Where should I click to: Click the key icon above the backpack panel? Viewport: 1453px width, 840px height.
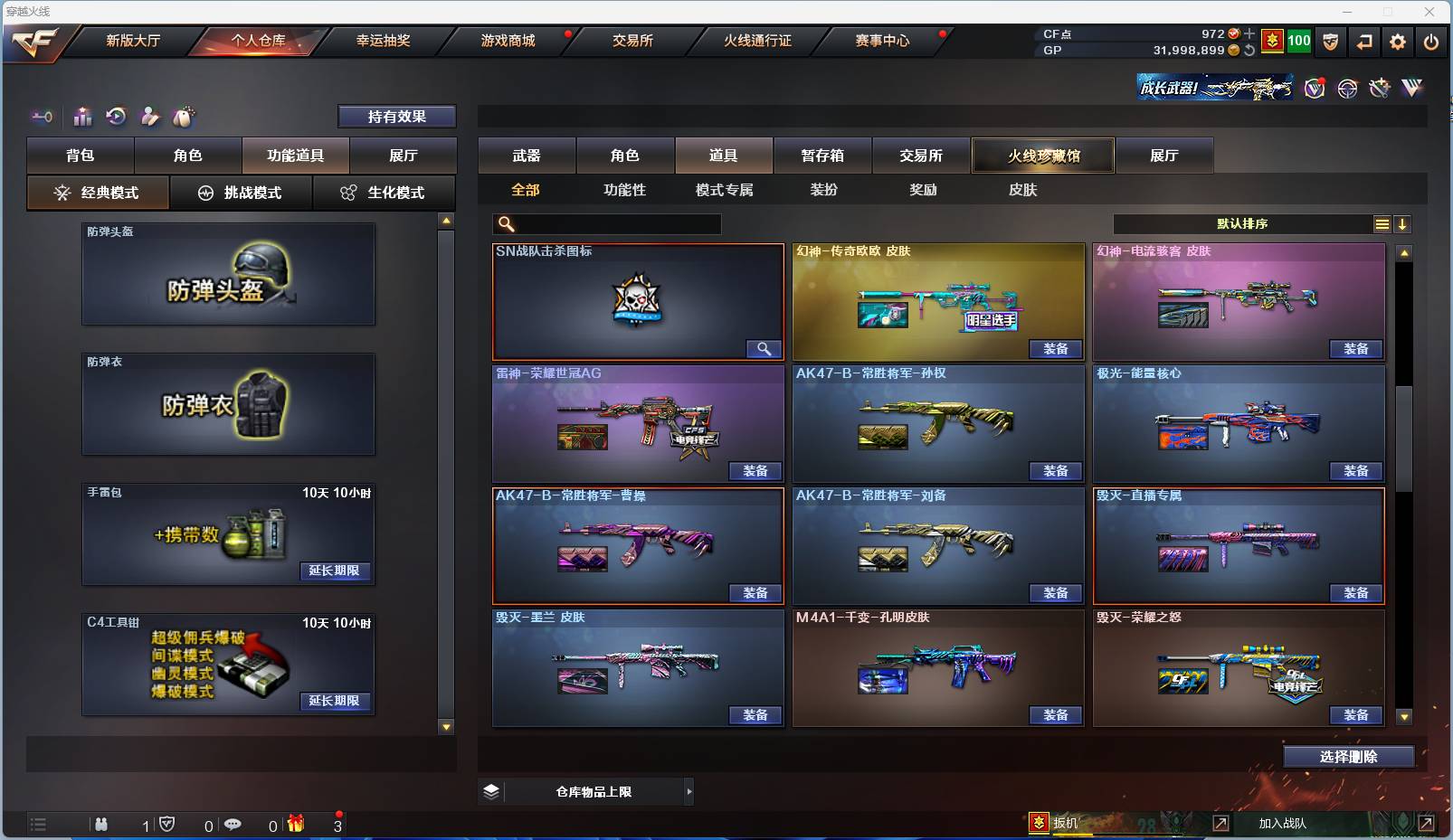tap(42, 117)
